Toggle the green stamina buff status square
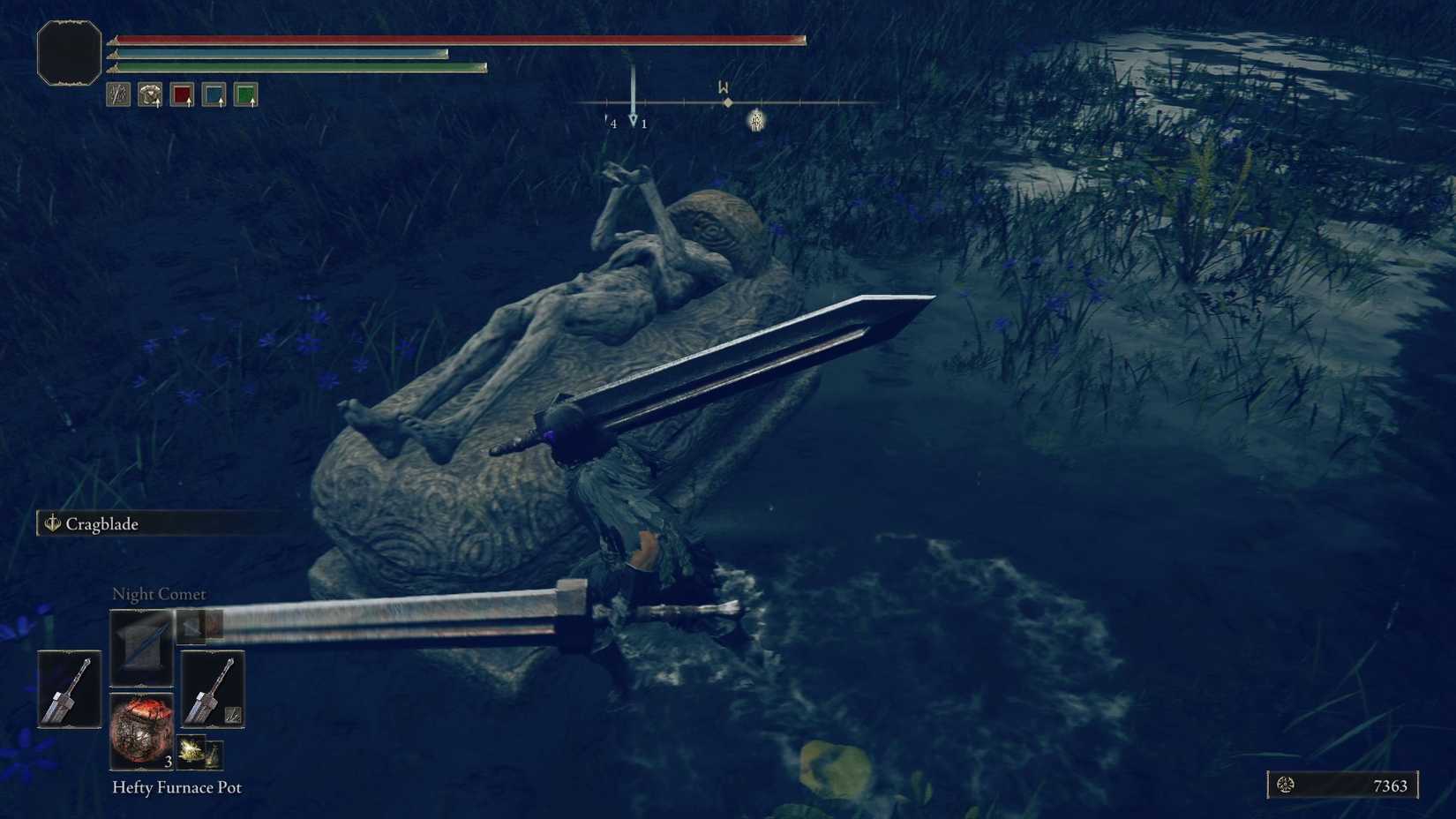The width and height of the screenshot is (1456, 819). tap(248, 94)
